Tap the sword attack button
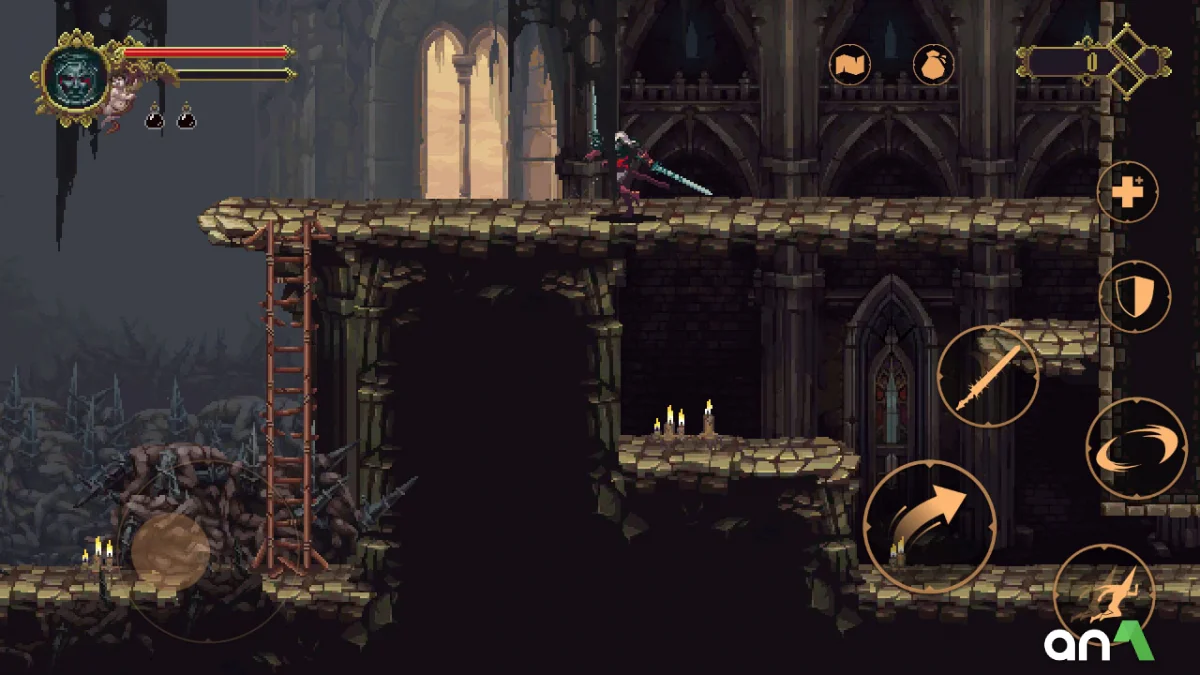Image resolution: width=1200 pixels, height=675 pixels. pyautogui.click(x=987, y=377)
